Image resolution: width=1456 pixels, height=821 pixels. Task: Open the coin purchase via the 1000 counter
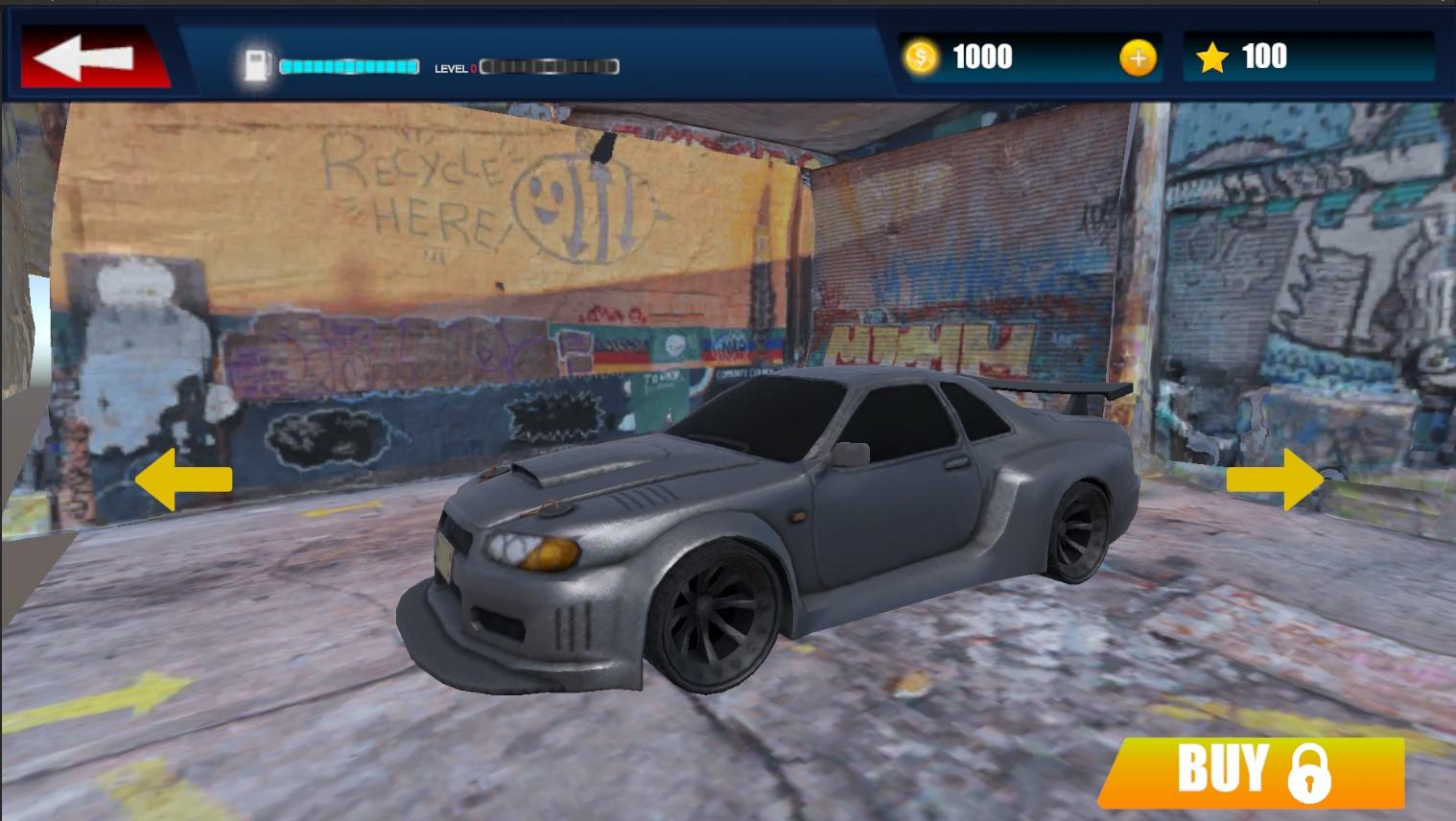(x=983, y=58)
